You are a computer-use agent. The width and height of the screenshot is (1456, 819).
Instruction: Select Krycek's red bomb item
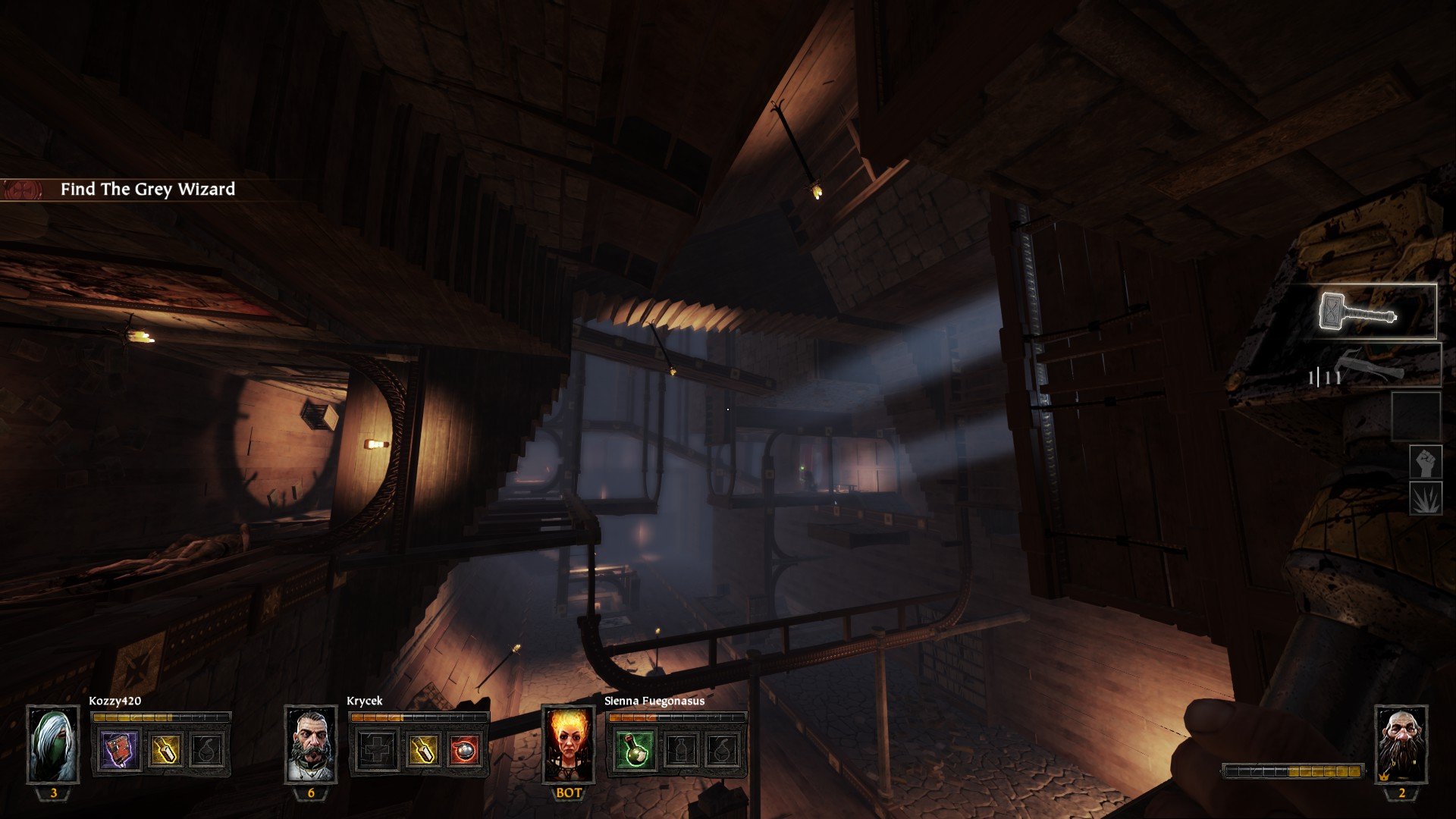pos(465,750)
